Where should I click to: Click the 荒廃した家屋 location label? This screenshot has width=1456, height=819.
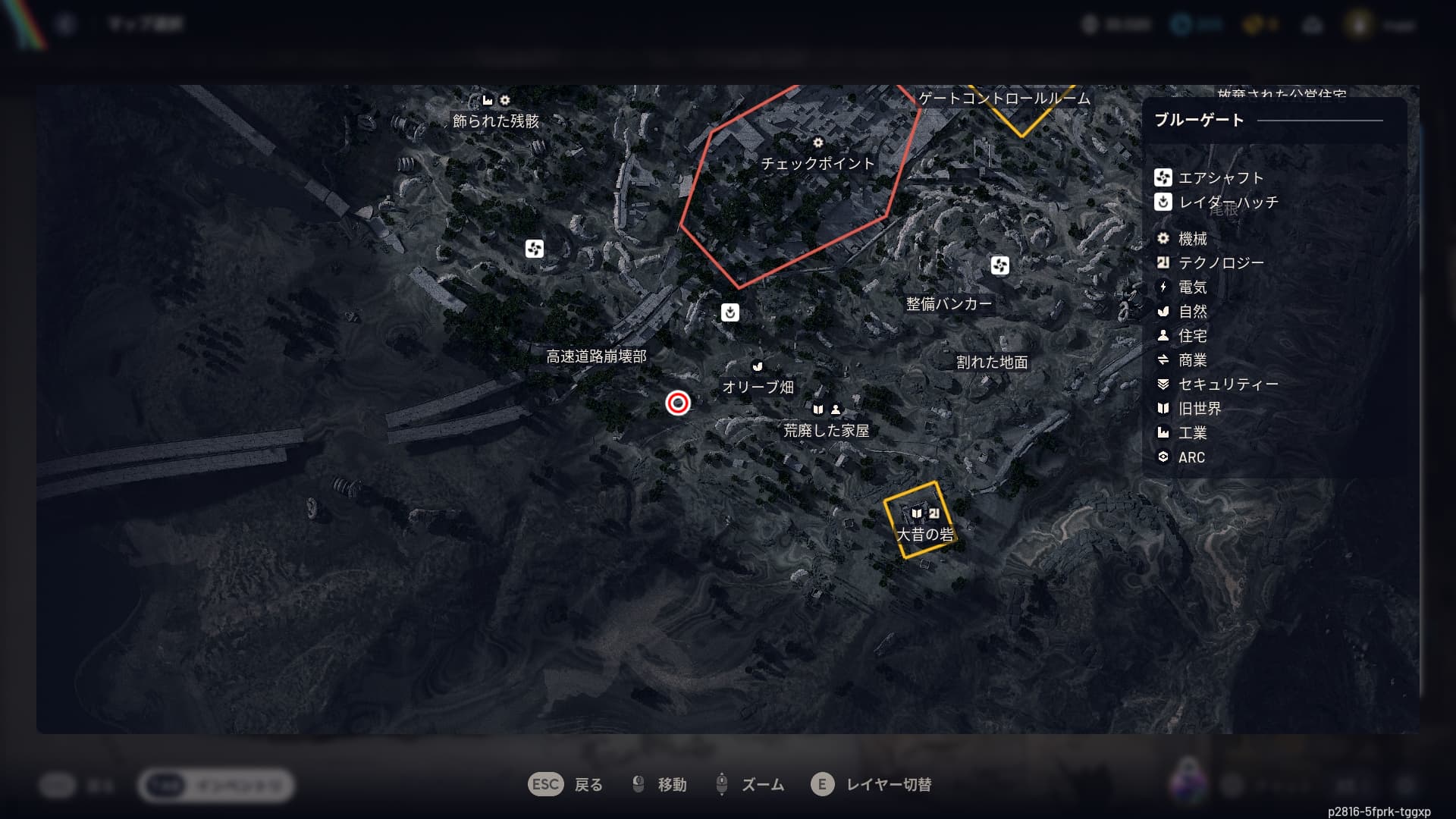pyautogui.click(x=826, y=431)
